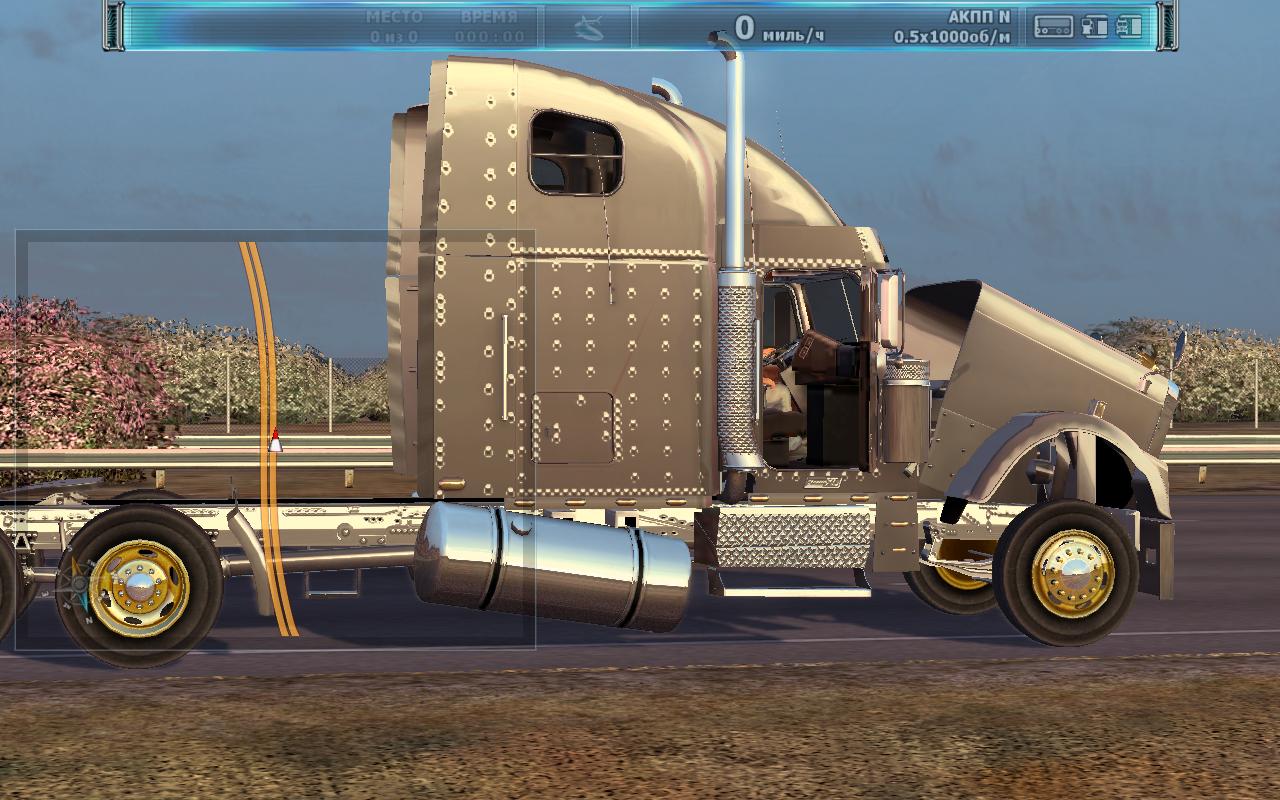Image resolution: width=1280 pixels, height=800 pixels.
Task: Click the semi-transparent road minimap panel
Action: (275, 440)
